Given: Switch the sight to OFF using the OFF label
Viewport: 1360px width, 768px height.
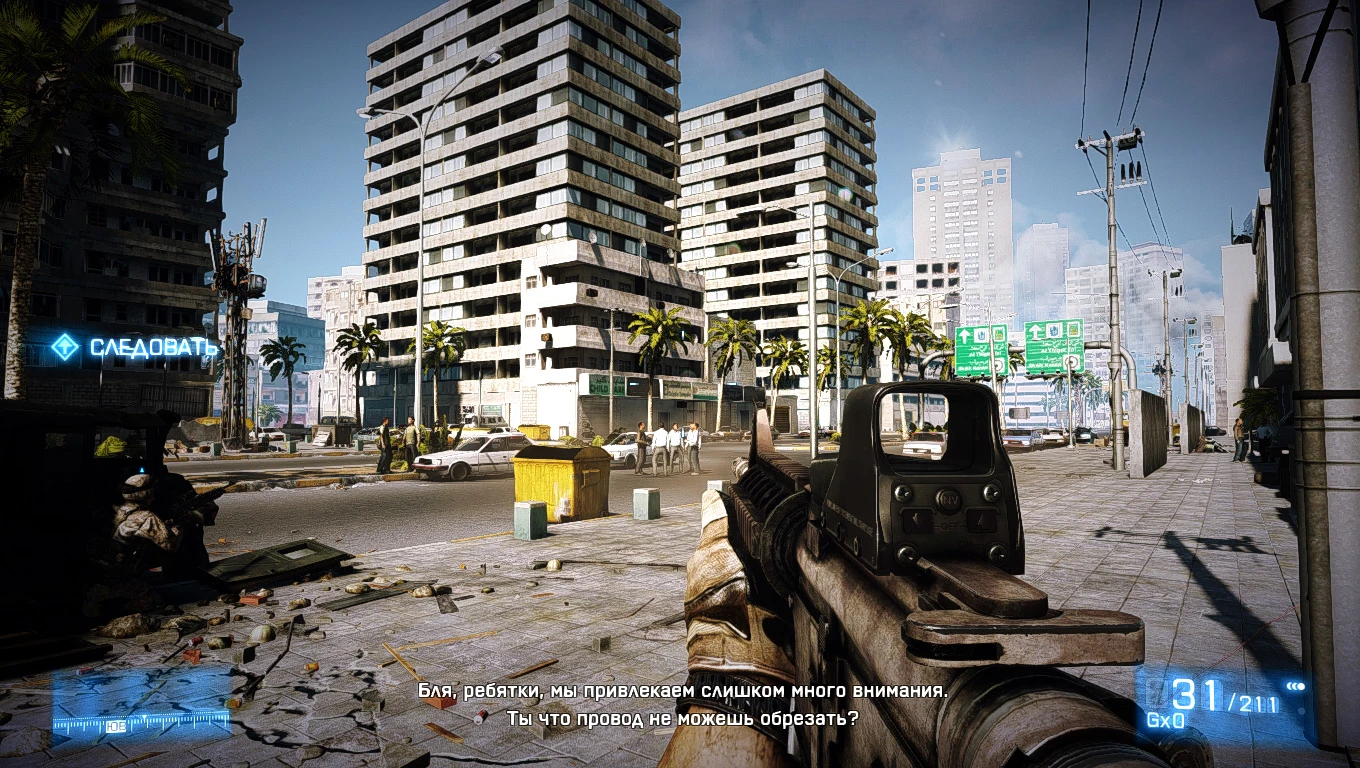Looking at the screenshot, I should coord(948,526).
